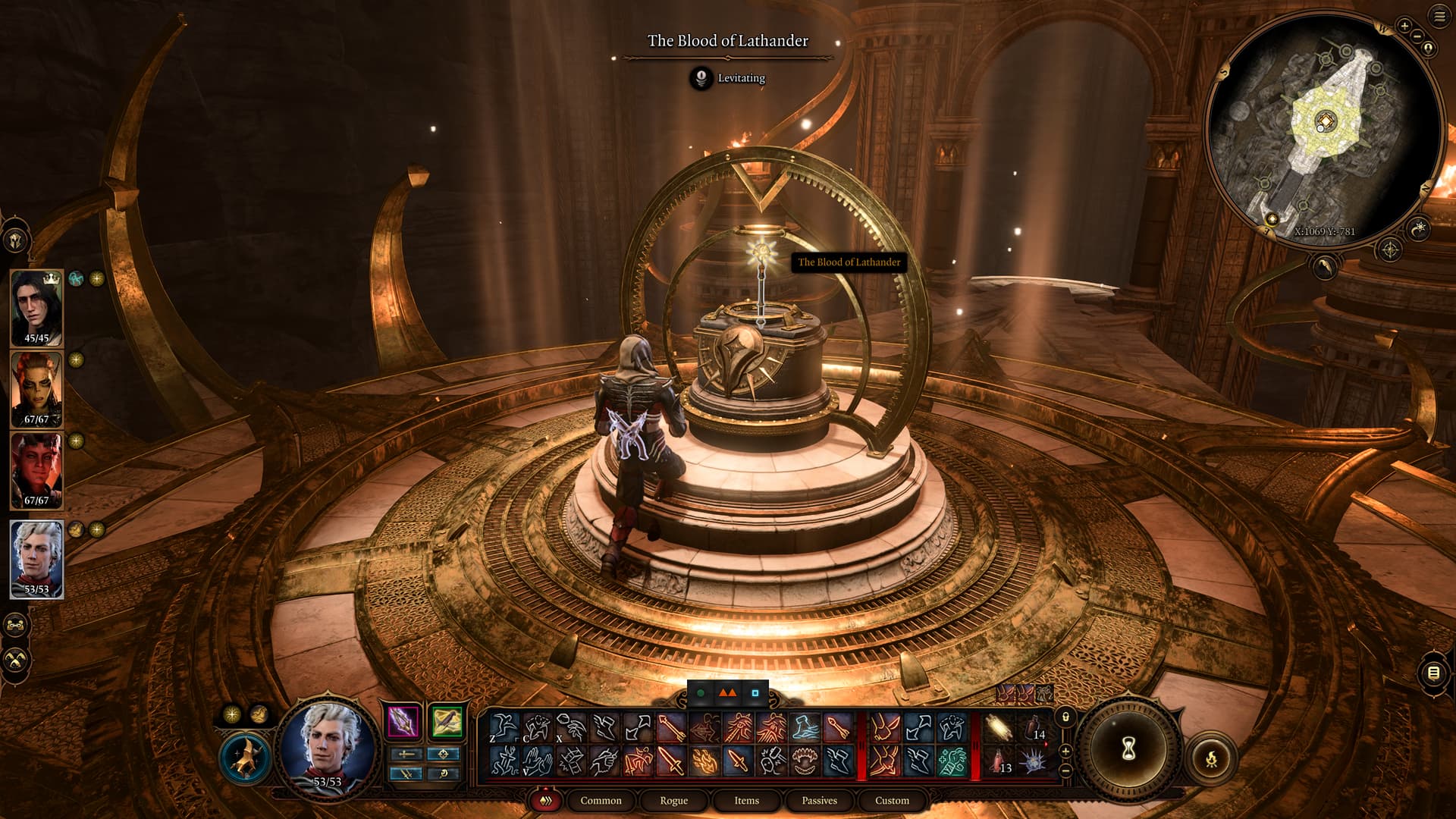Open the campfire rest button
Viewport: 1456px width, 819px height.
click(1211, 758)
